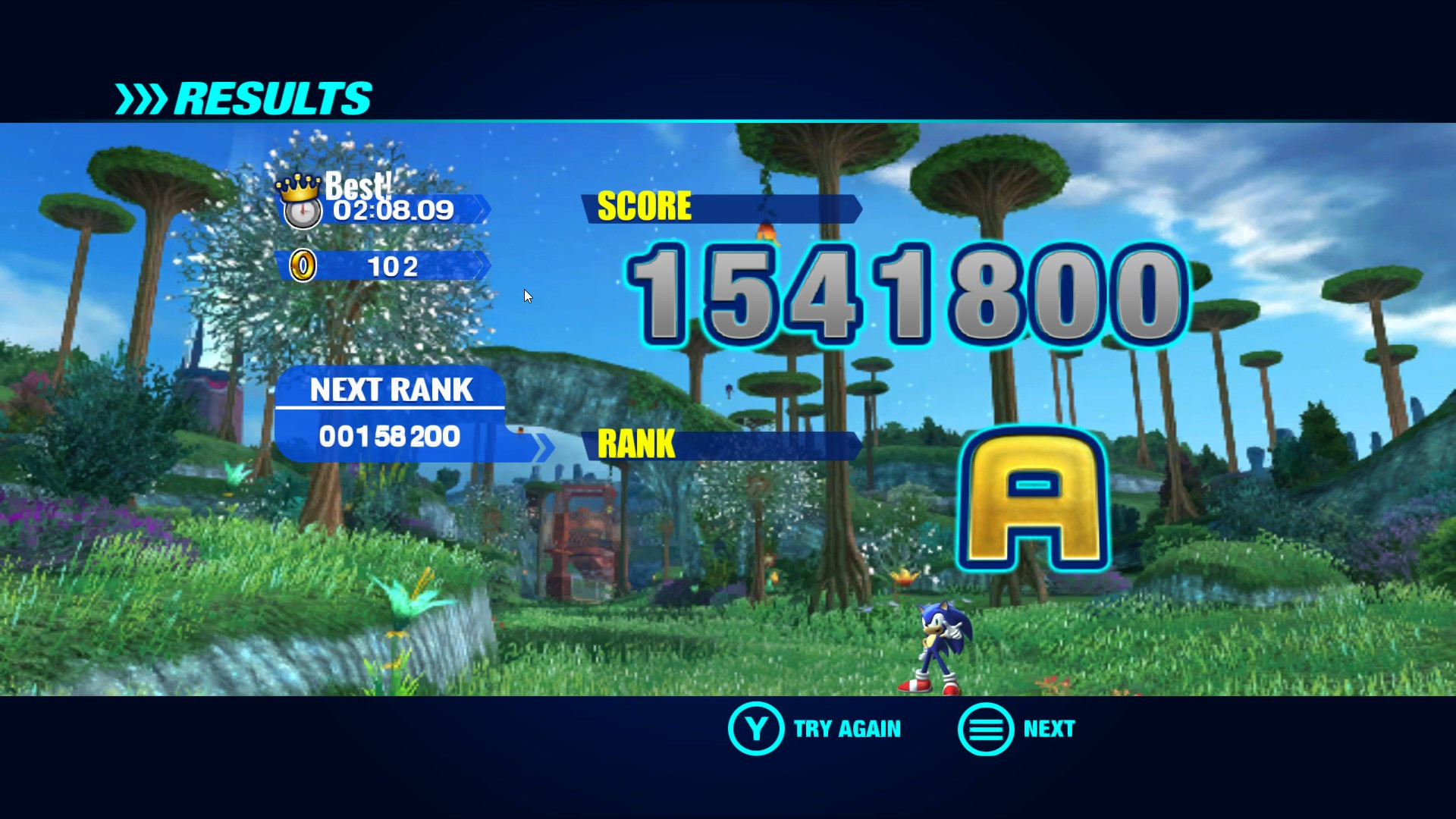Click the arrow tip of the NEXT RANK bar
Image resolution: width=1456 pixels, height=819 pixels.
(544, 447)
